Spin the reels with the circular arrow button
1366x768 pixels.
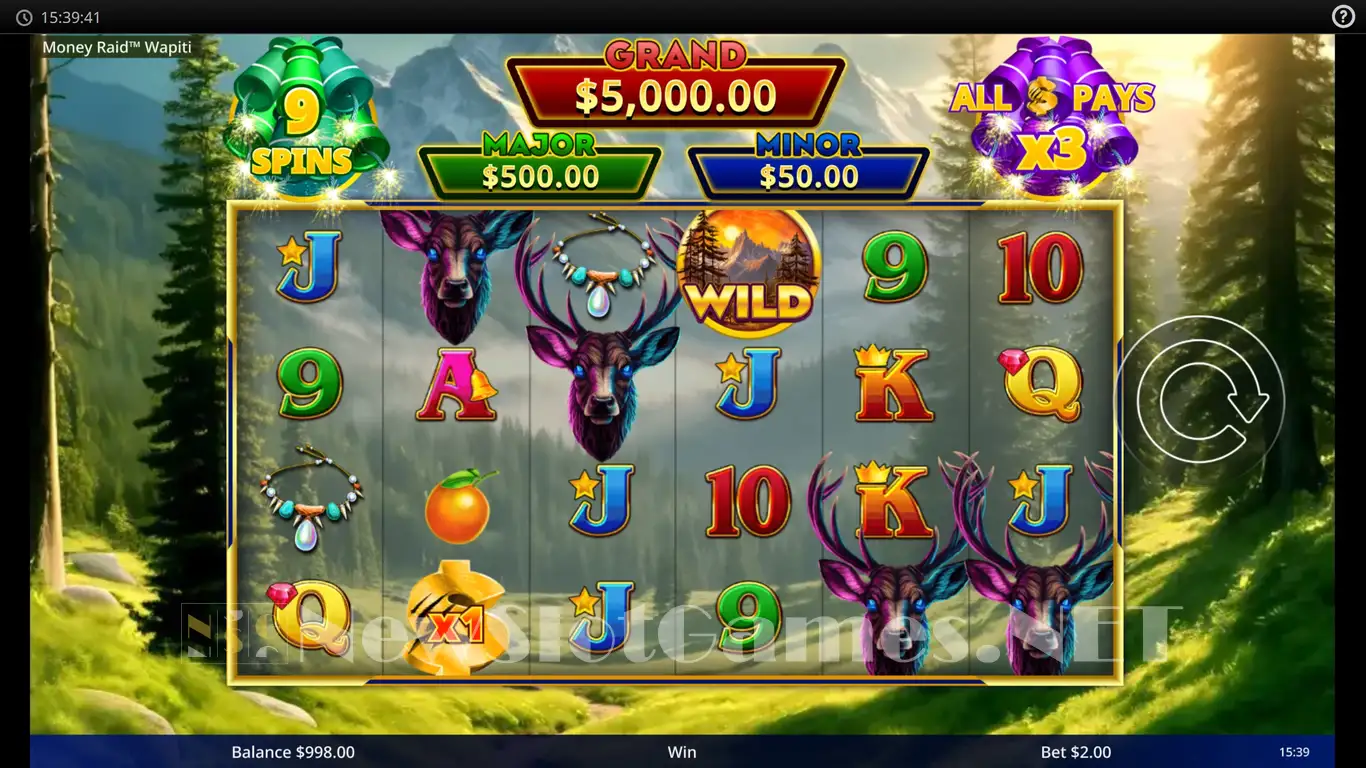tap(1199, 399)
